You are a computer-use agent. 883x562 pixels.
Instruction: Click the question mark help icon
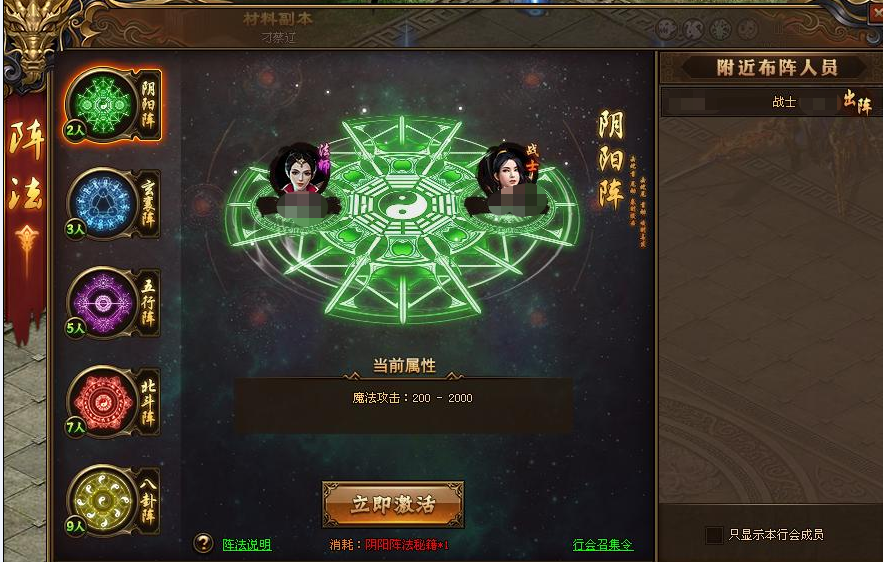204,543
